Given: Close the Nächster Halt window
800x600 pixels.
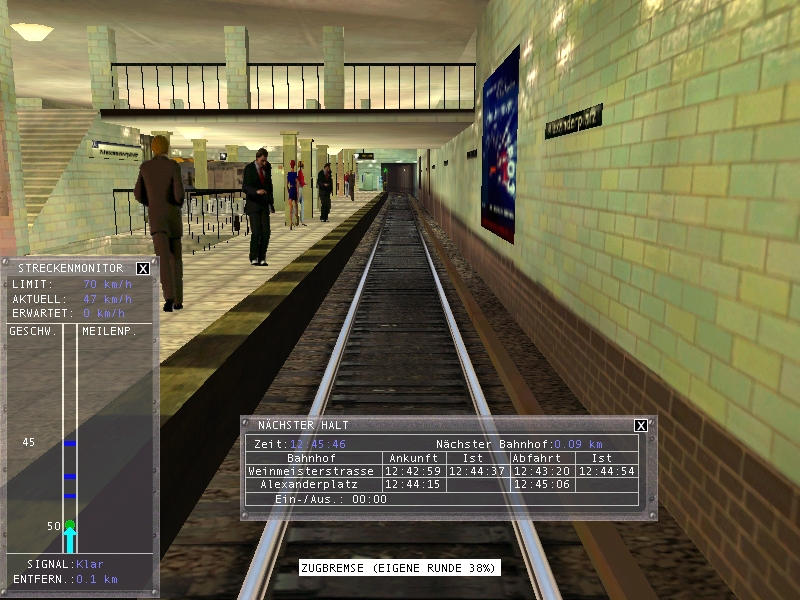Looking at the screenshot, I should (x=641, y=425).
